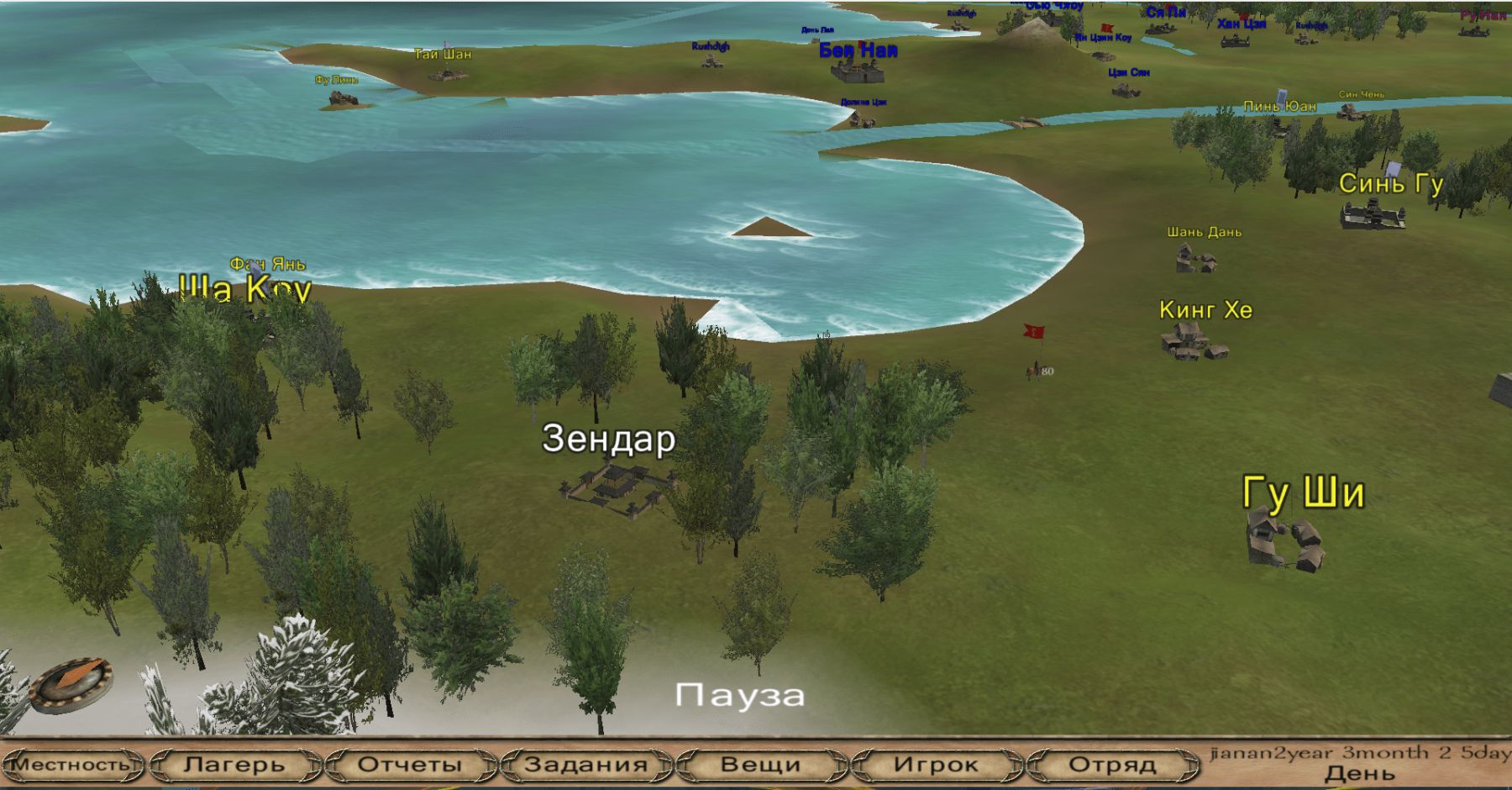The width and height of the screenshot is (1512, 790).
Task: Open the Отряд party screen
Action: pos(1112,765)
